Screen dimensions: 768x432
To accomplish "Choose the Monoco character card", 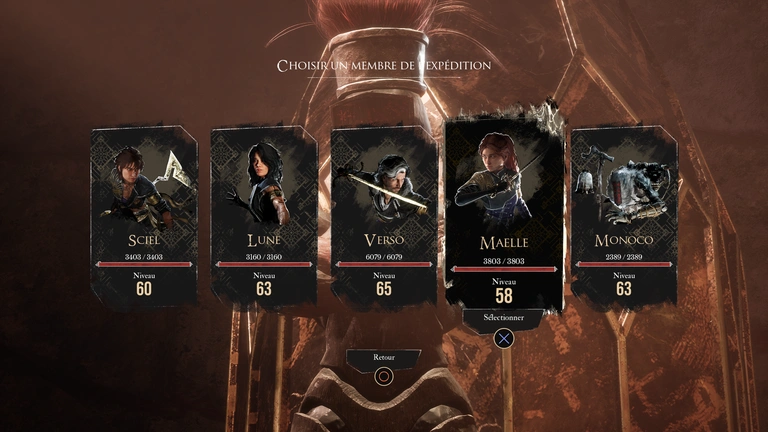I will point(624,214).
